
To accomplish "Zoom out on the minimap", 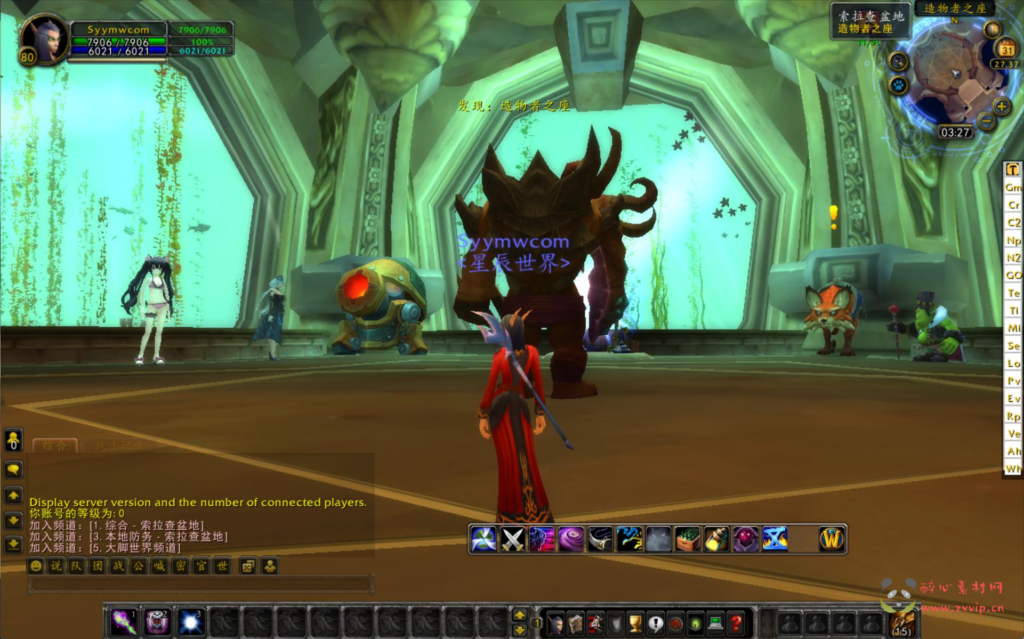I will 986,123.
